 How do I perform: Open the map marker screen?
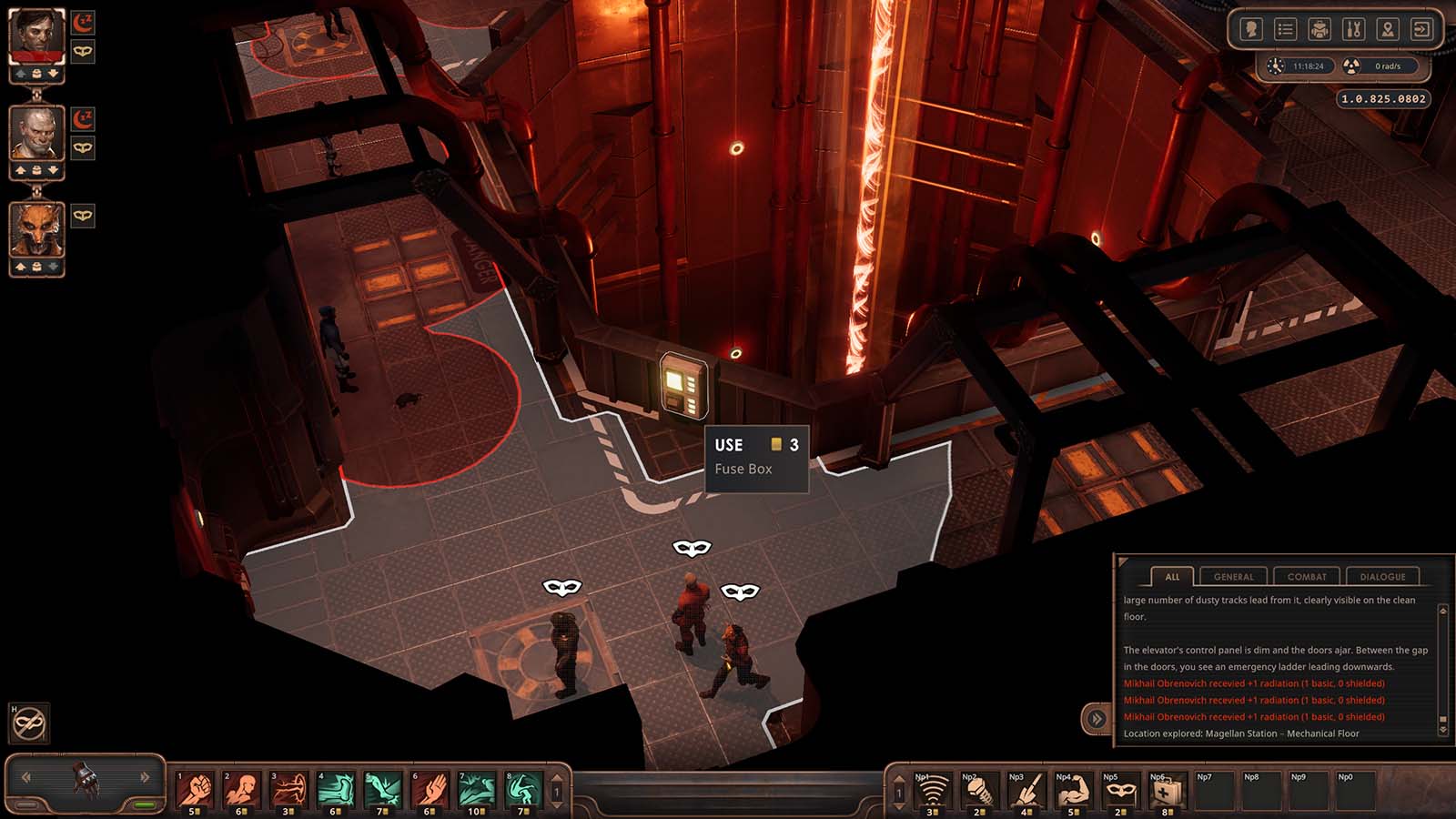[x=1388, y=30]
